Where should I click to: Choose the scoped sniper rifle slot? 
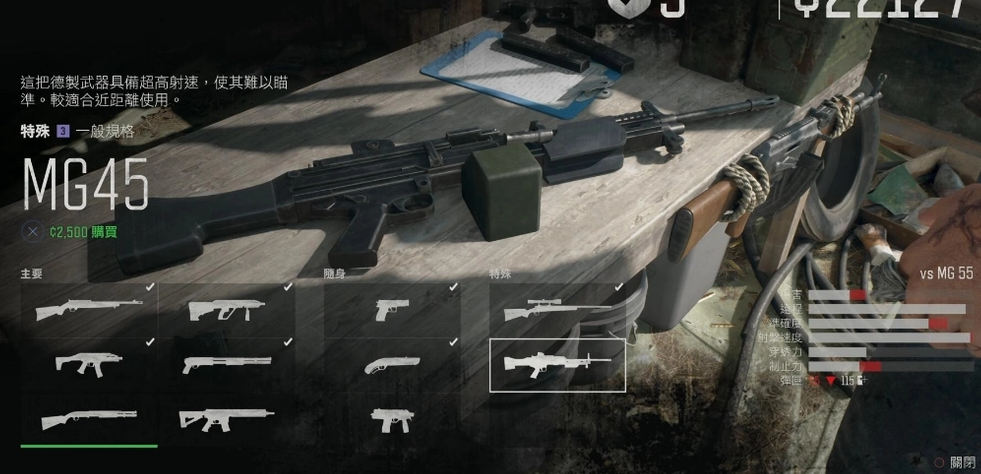(x=557, y=311)
